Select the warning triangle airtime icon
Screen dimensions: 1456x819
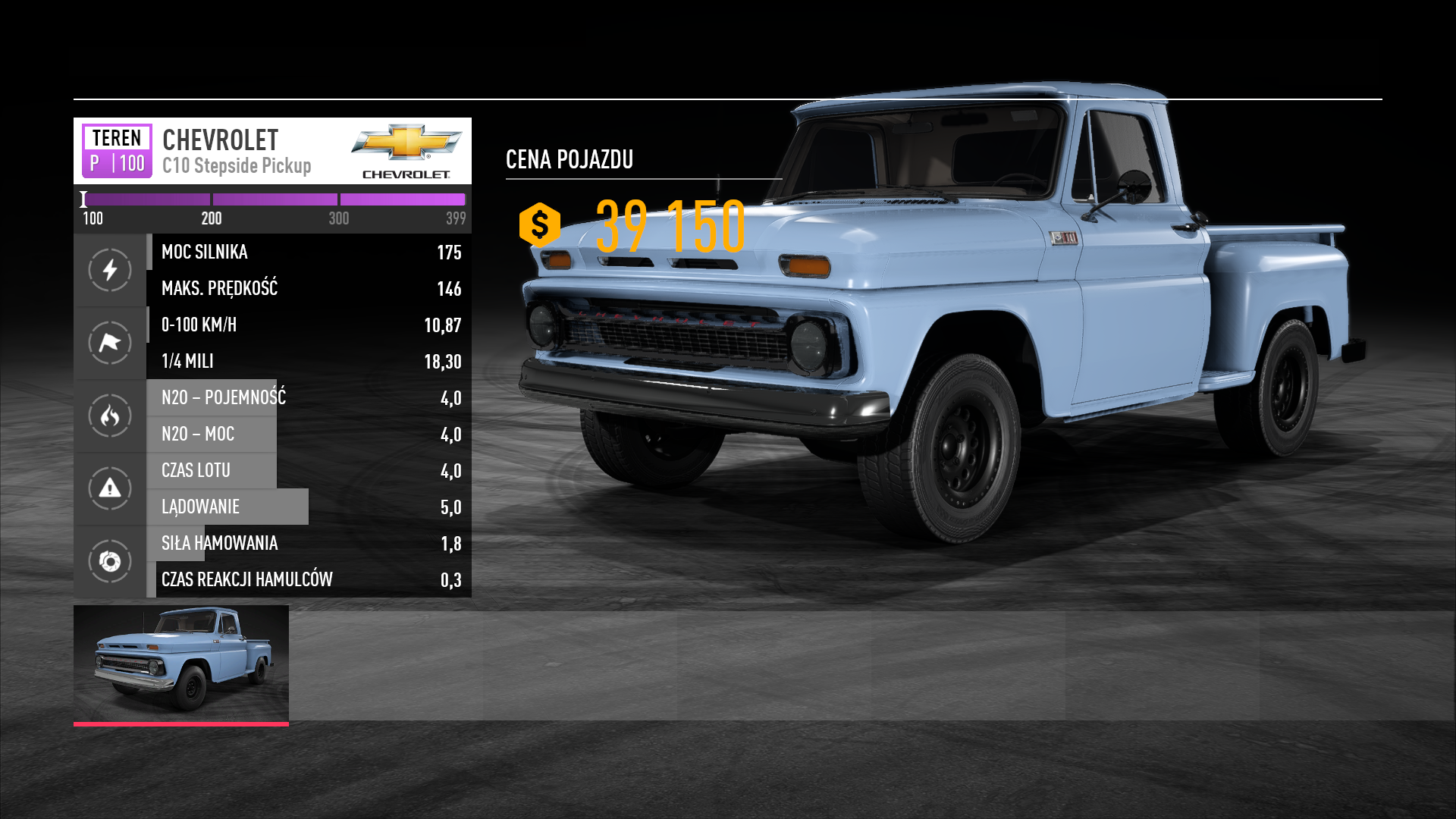click(x=110, y=488)
